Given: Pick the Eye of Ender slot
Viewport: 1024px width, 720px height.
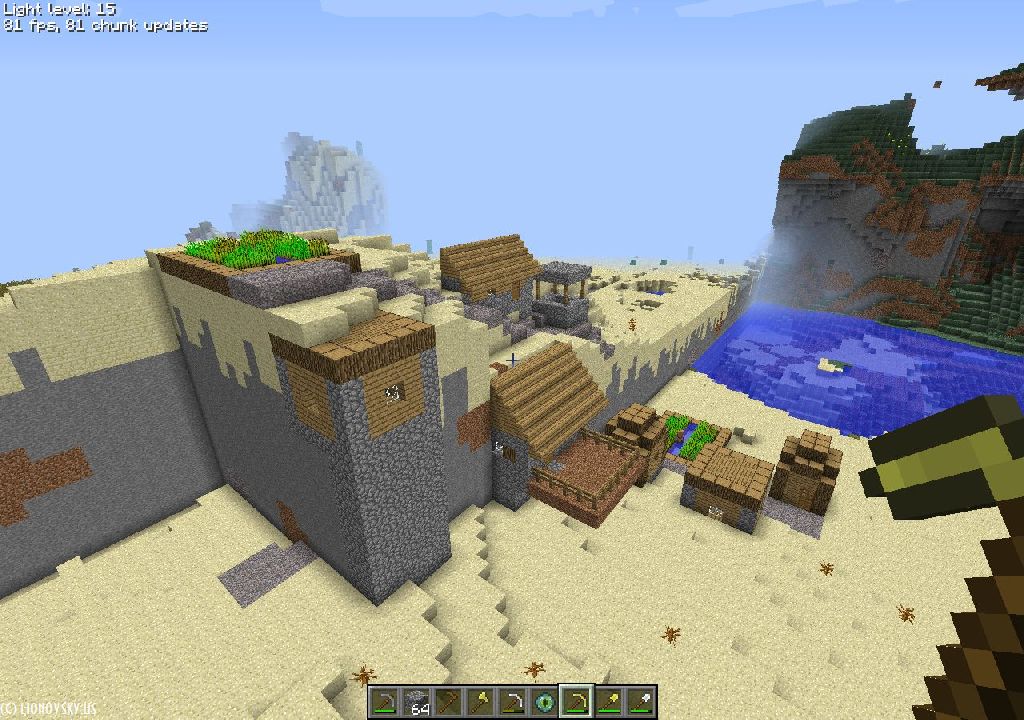Looking at the screenshot, I should click(x=545, y=702).
